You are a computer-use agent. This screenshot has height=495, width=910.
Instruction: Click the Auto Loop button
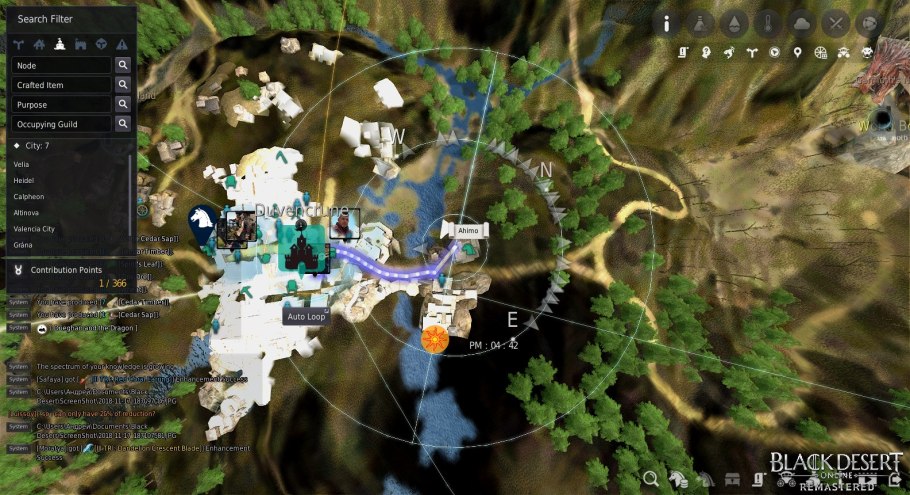[306, 317]
